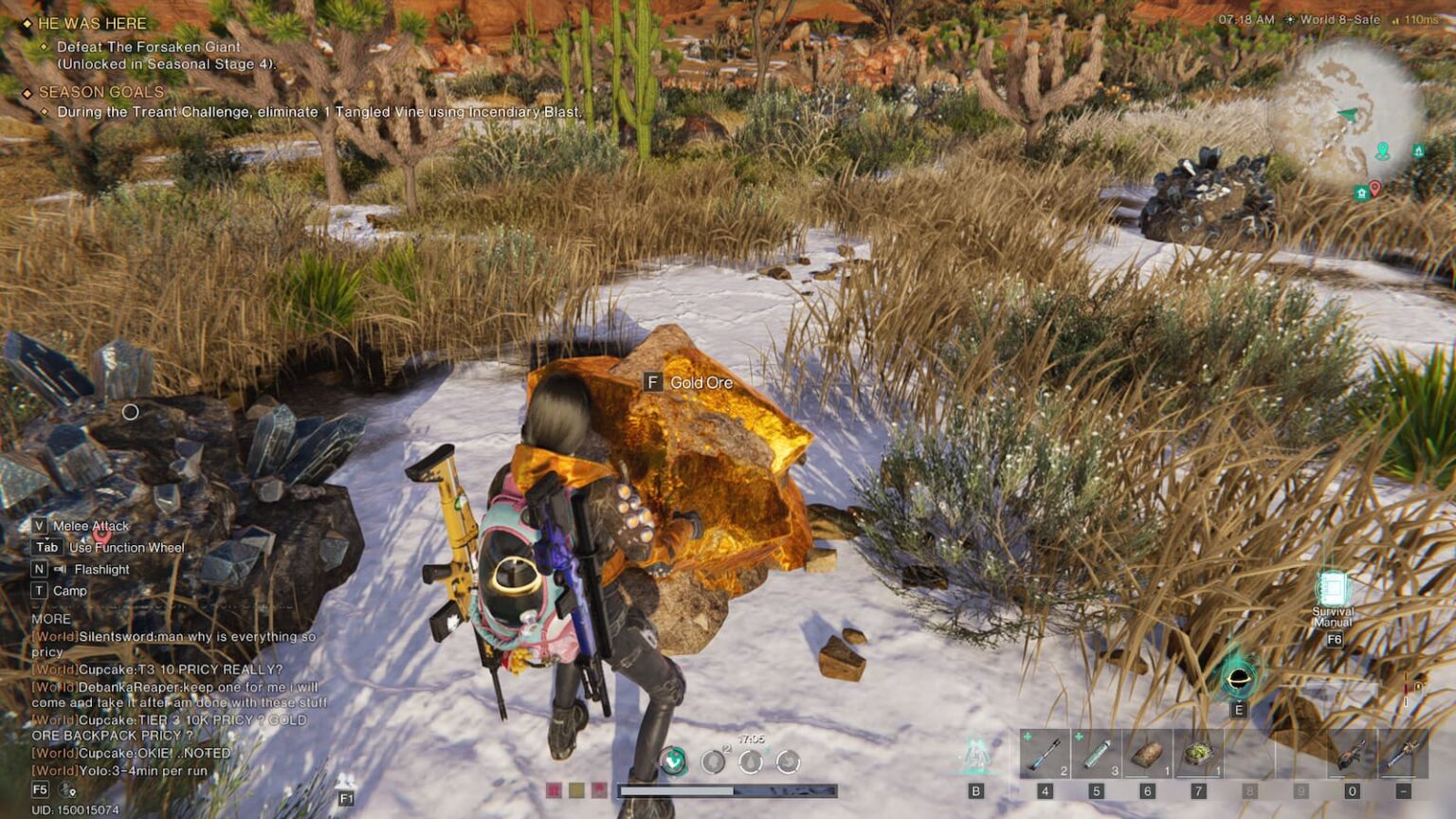
Task: Toggle the sanity buff icon with 17:05 timer
Action: click(x=749, y=761)
